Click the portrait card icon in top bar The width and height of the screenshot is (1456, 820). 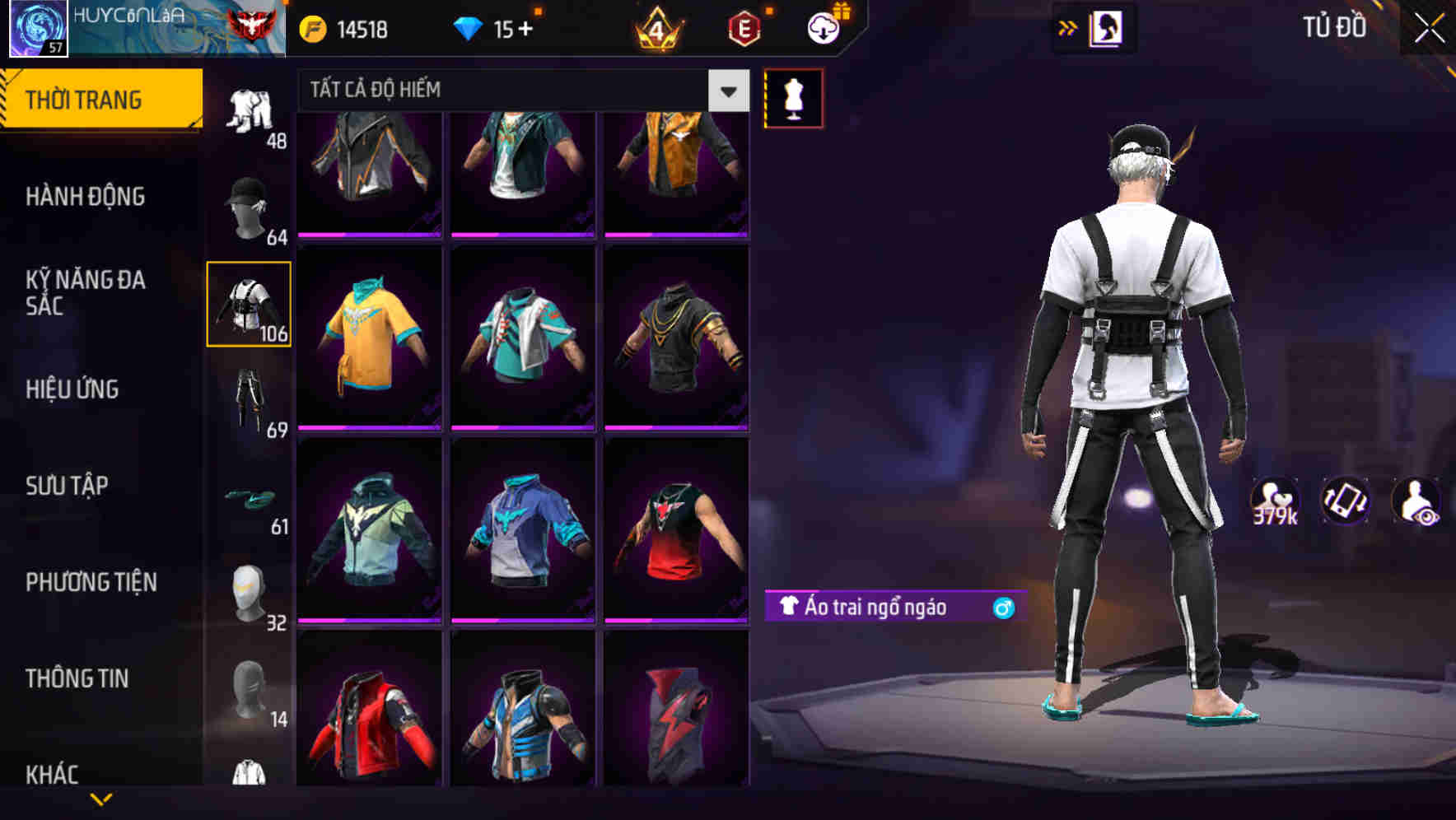(1108, 26)
